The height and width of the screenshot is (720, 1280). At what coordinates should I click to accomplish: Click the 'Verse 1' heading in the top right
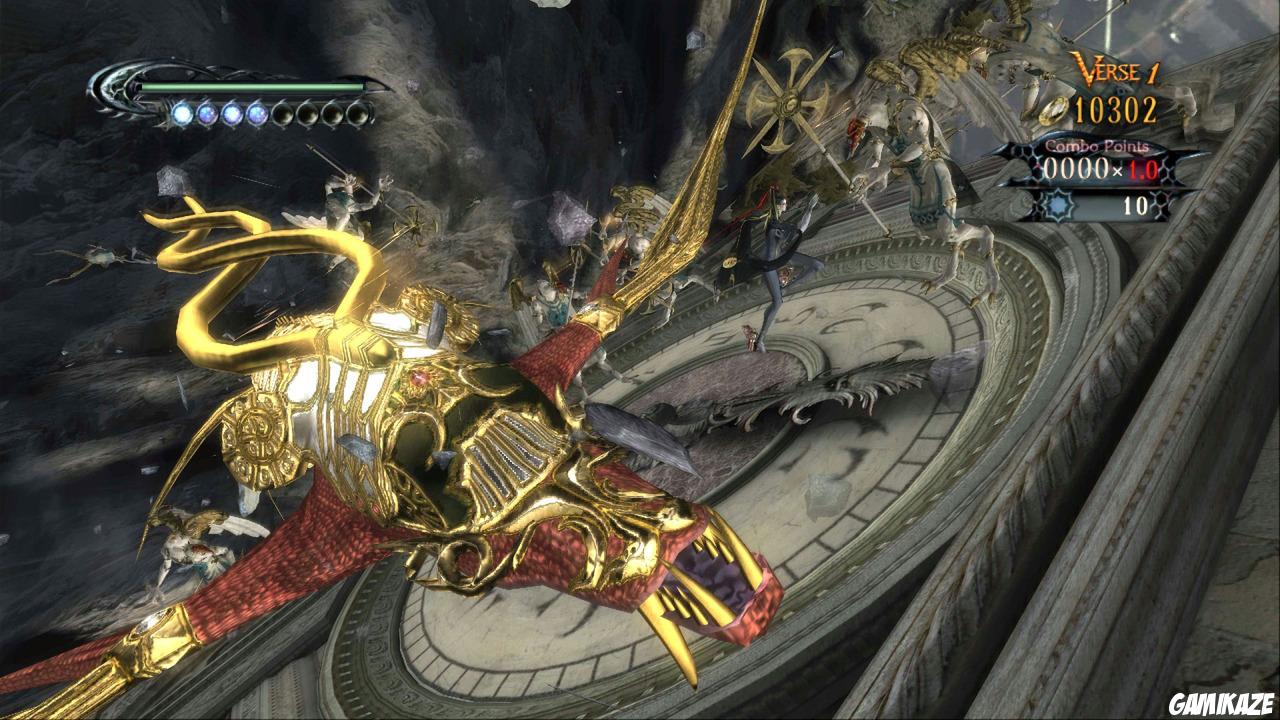point(1117,69)
